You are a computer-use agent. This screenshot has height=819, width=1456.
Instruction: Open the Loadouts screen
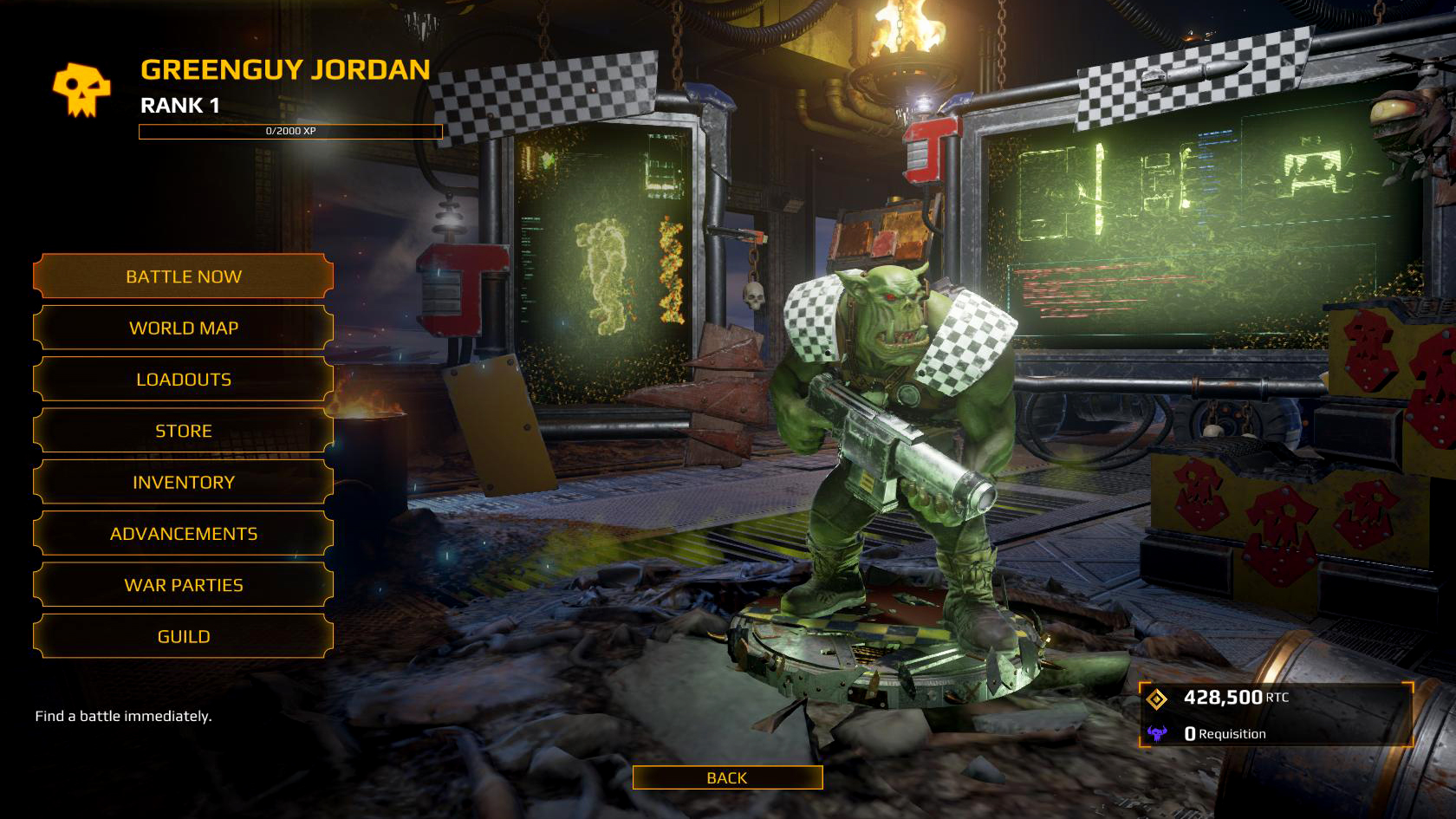tap(183, 379)
